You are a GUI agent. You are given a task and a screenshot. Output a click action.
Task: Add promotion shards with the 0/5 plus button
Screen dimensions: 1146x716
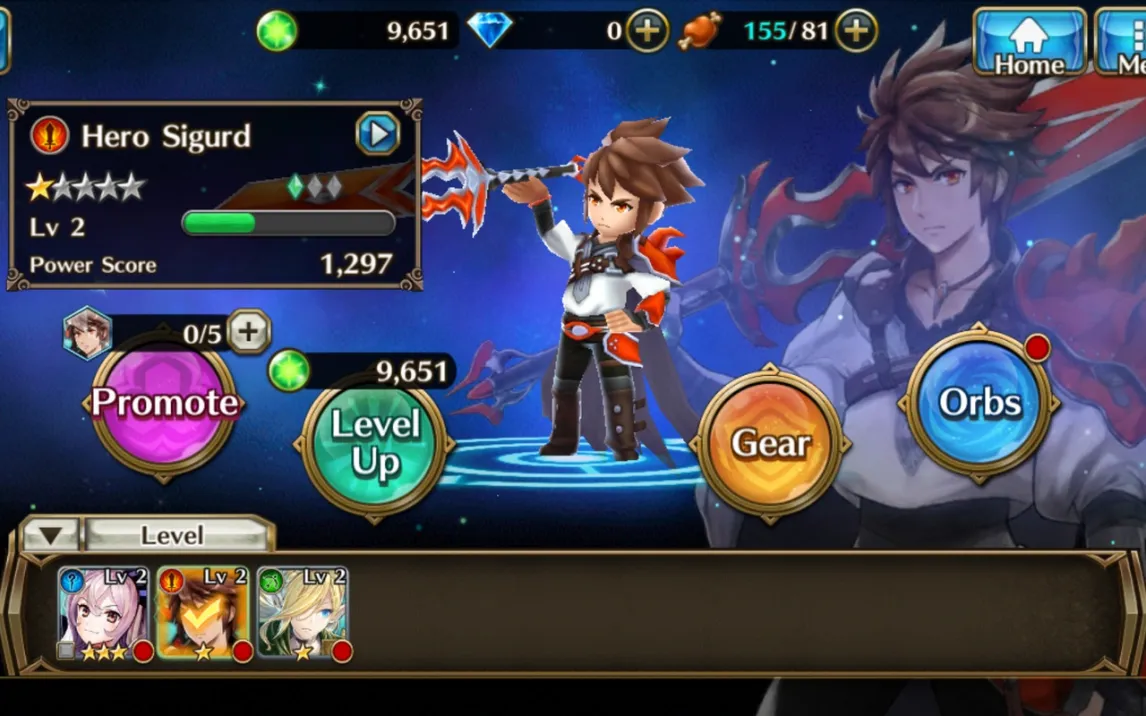249,332
